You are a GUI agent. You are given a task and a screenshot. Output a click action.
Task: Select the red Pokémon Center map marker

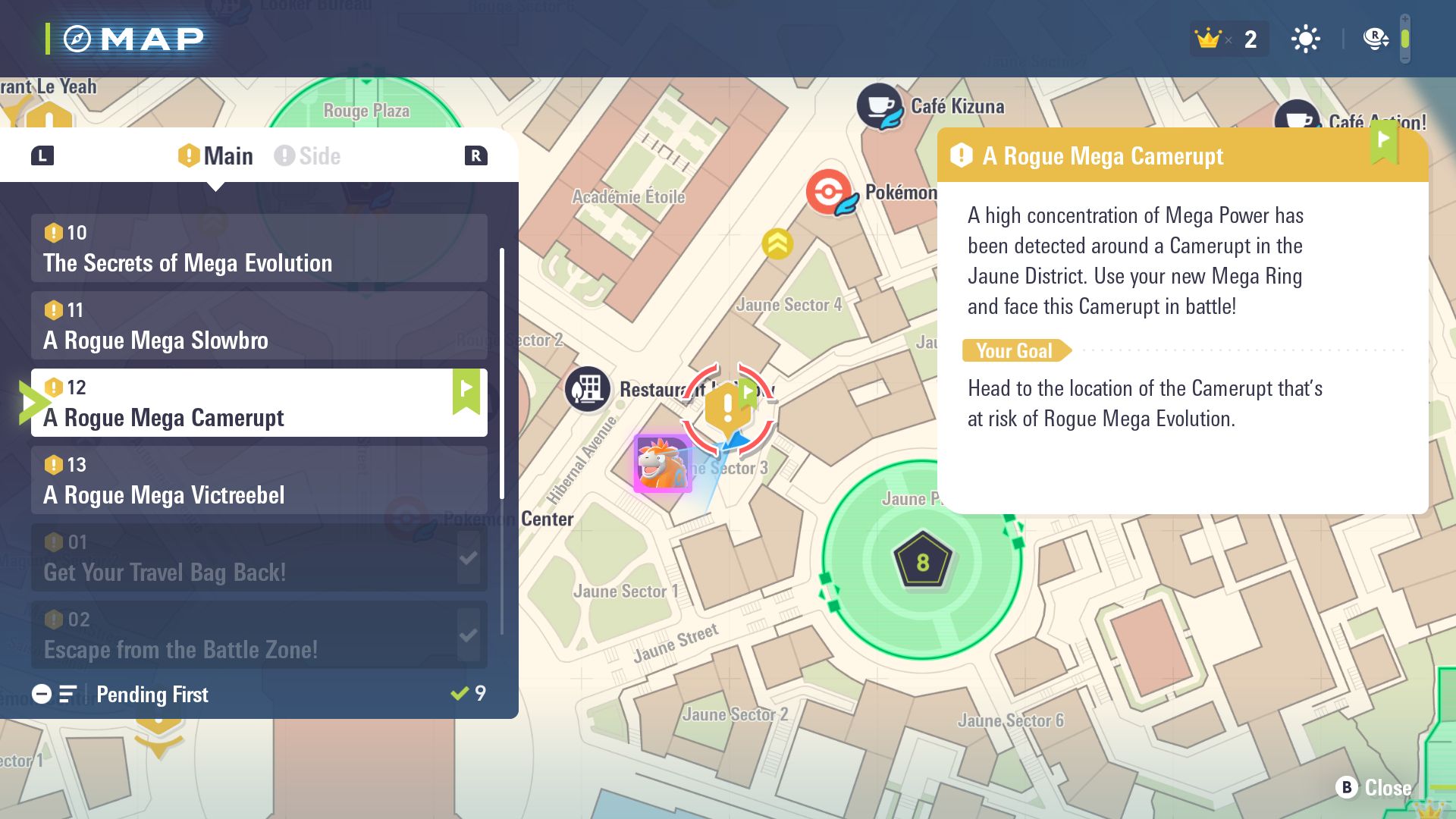click(830, 192)
